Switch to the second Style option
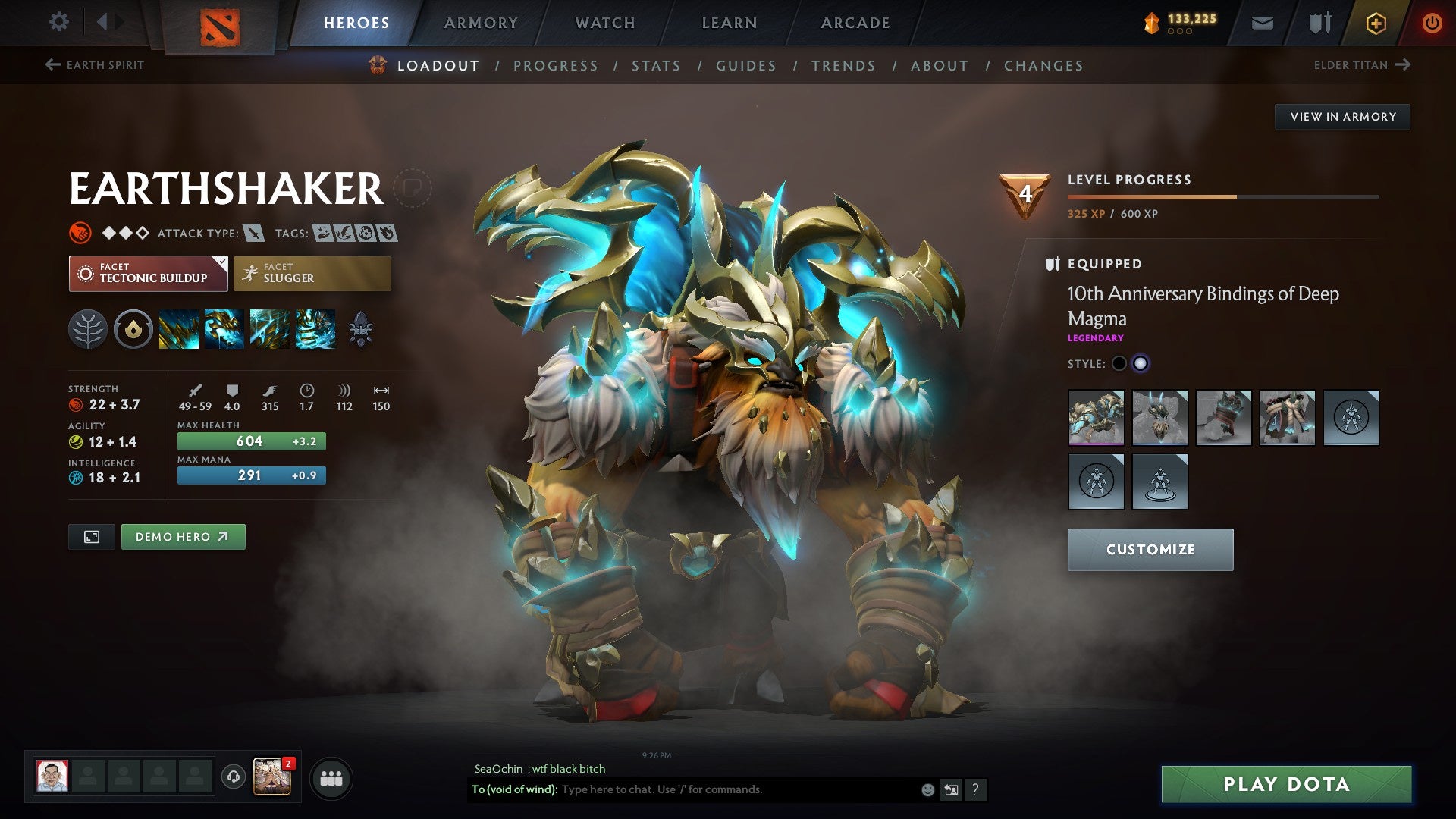 click(x=1141, y=364)
